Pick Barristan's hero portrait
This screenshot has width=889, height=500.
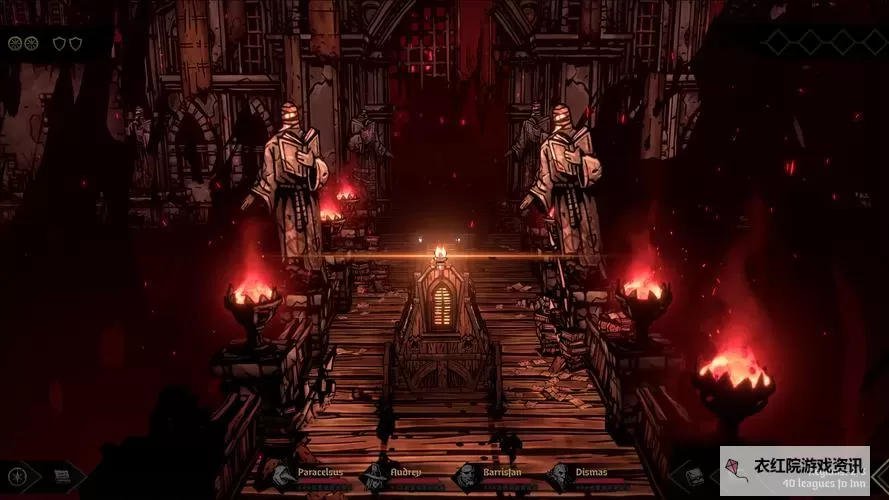tap(467, 477)
